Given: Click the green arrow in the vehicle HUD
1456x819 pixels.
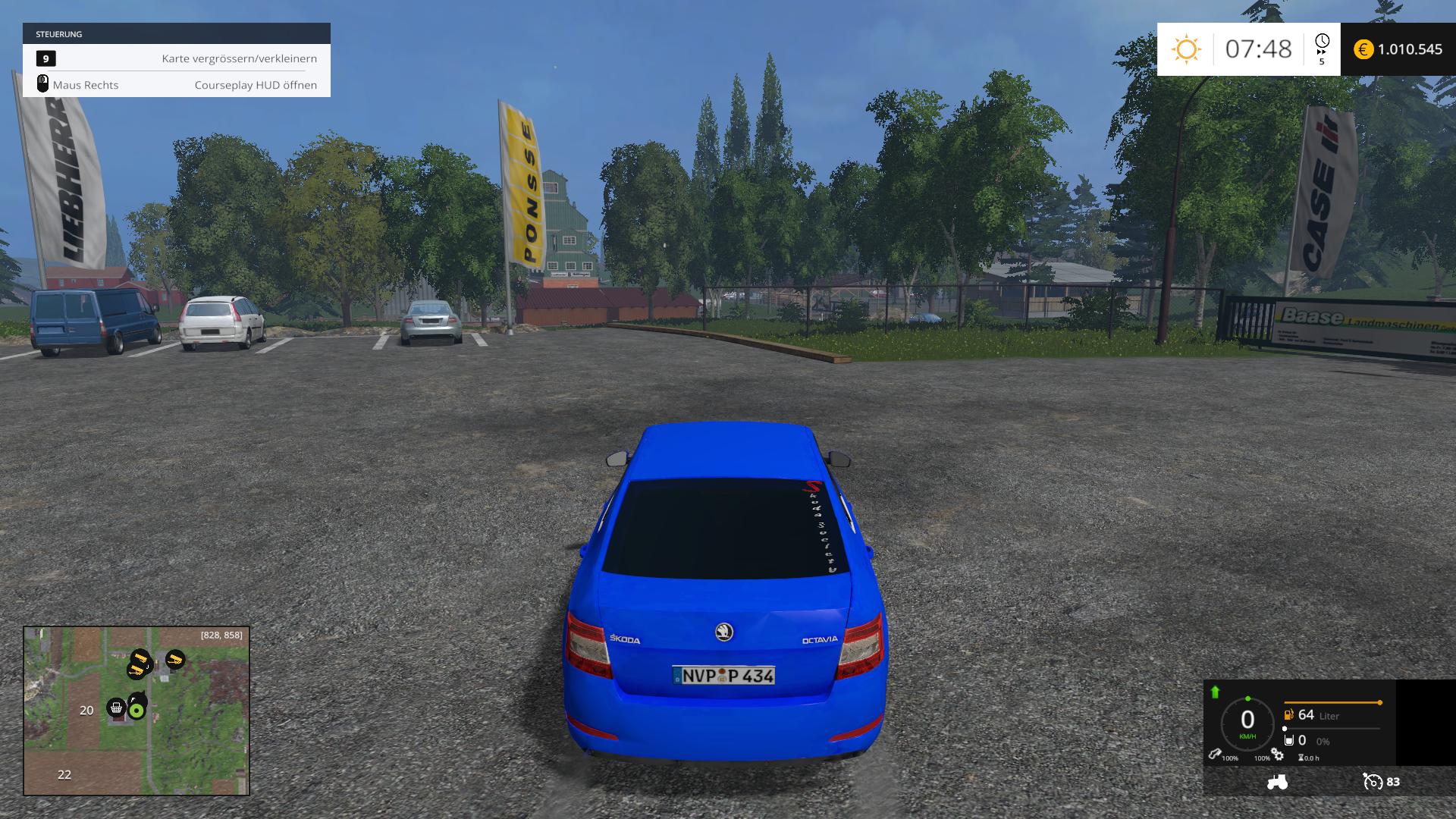Looking at the screenshot, I should point(1215,692).
